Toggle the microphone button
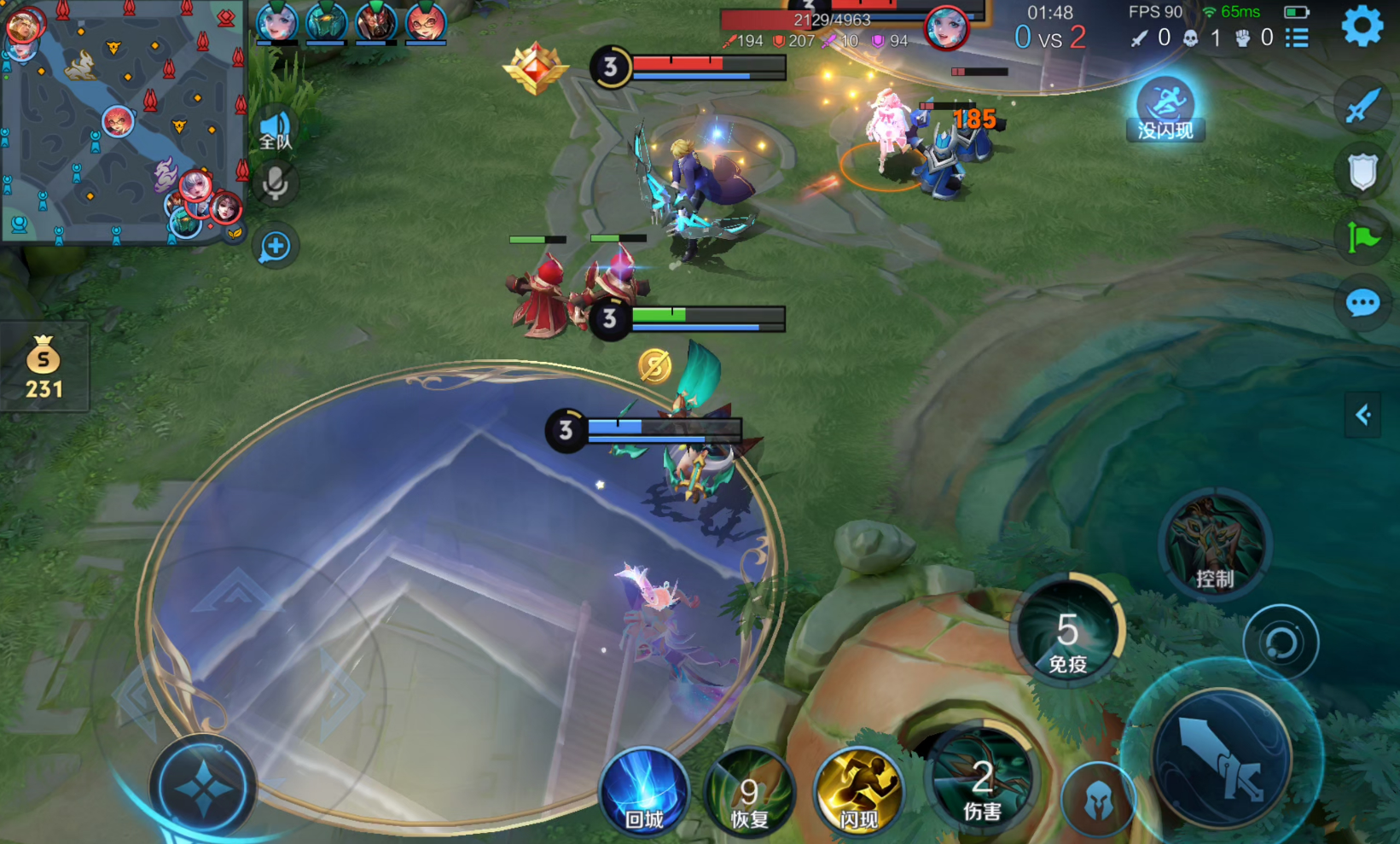Screen dimensions: 1400x844 pos(276,183)
